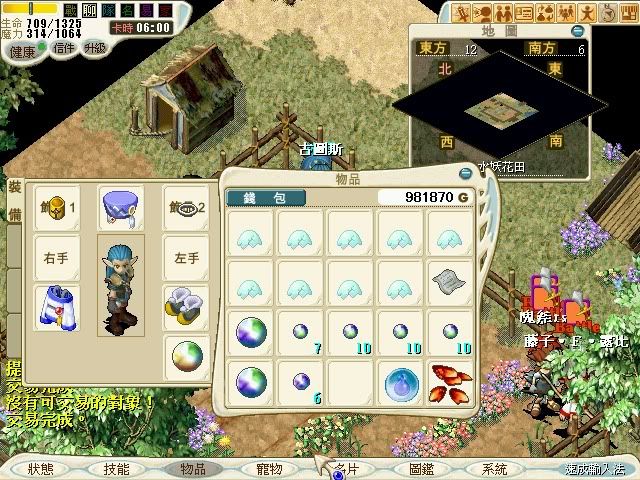This screenshot has width=640, height=480.
Task: Select the stack of 7 orbs
Action: (x=300, y=333)
